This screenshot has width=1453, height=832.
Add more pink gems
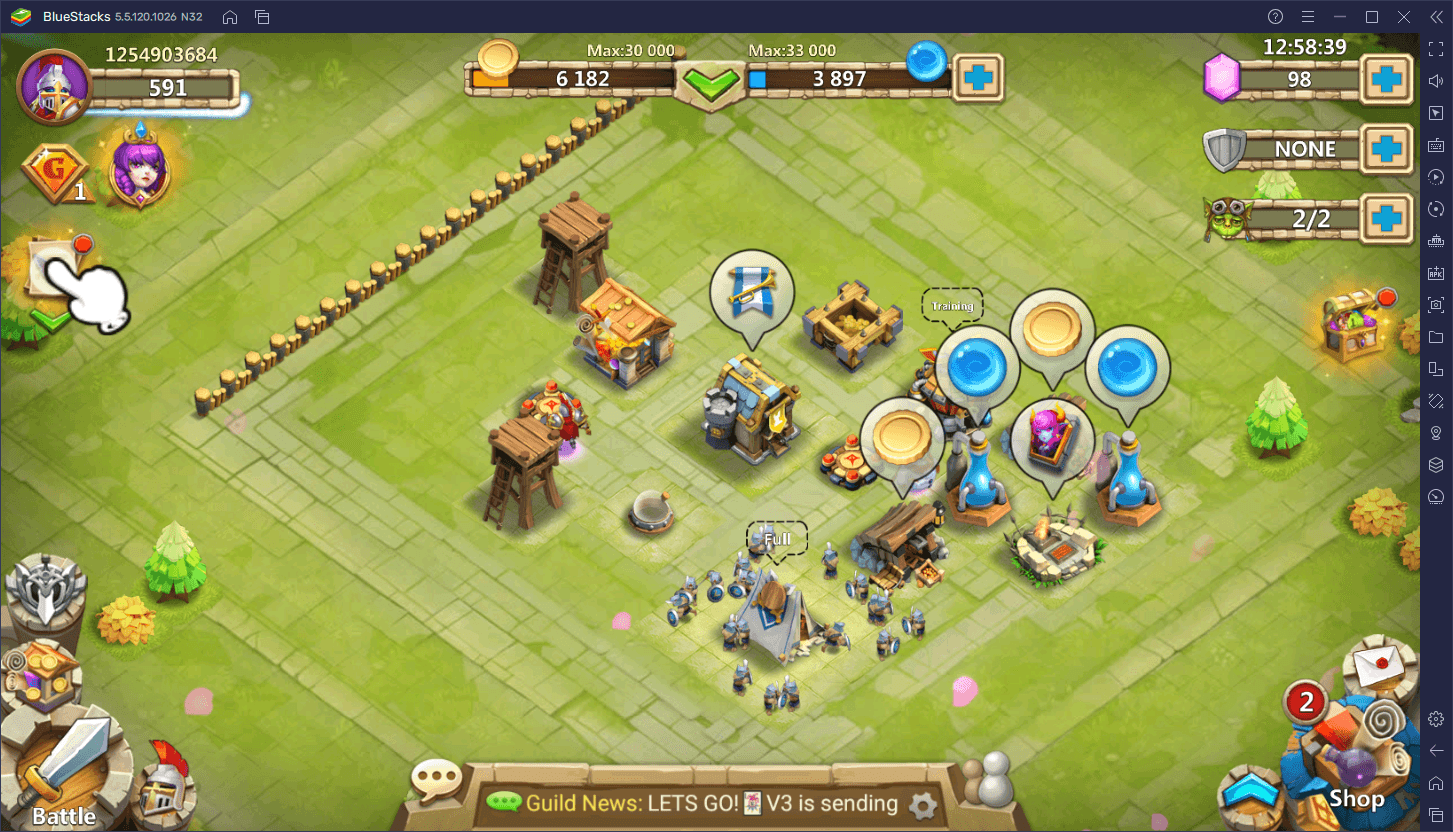1387,80
